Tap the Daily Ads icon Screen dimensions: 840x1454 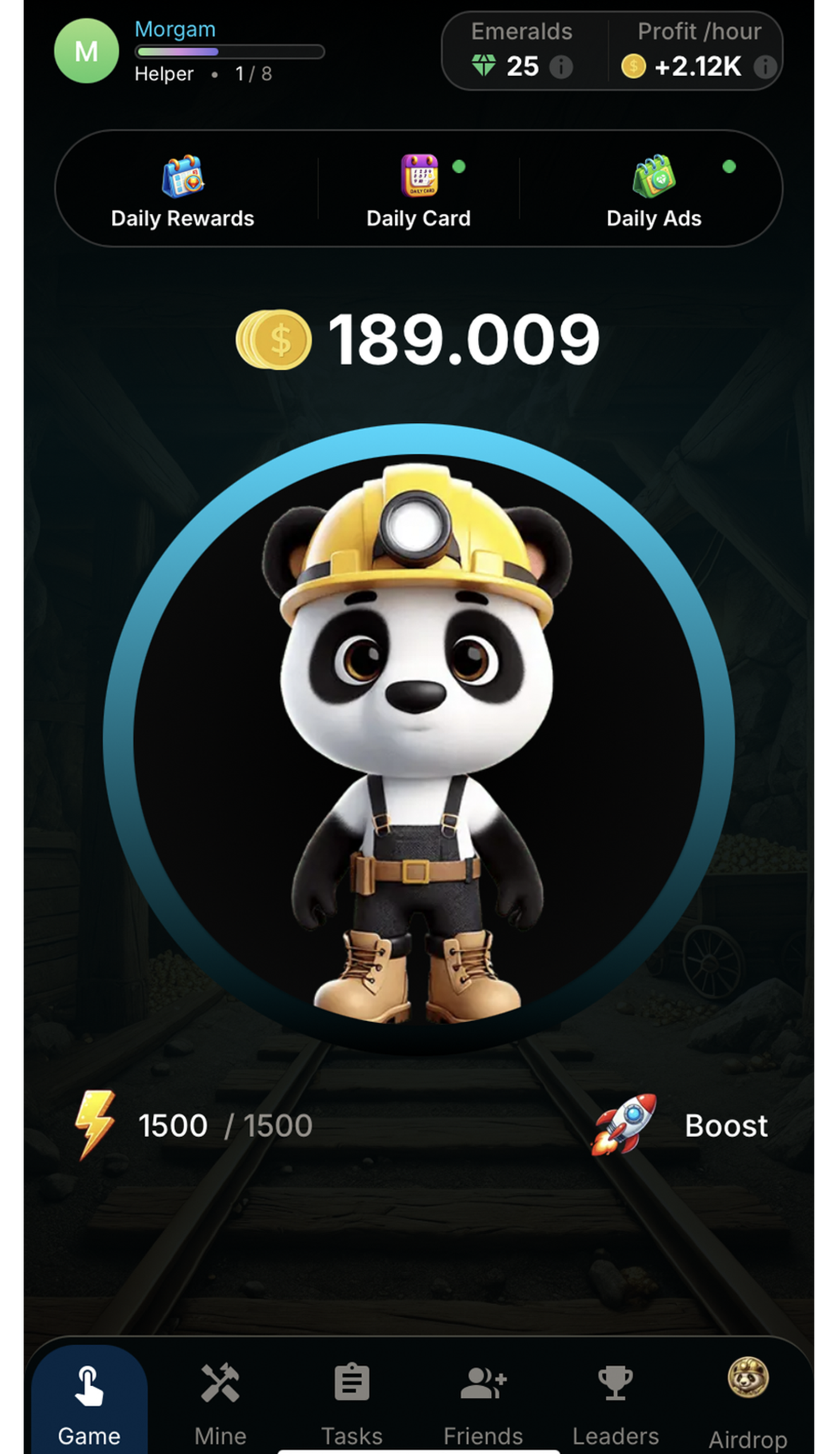tap(654, 176)
